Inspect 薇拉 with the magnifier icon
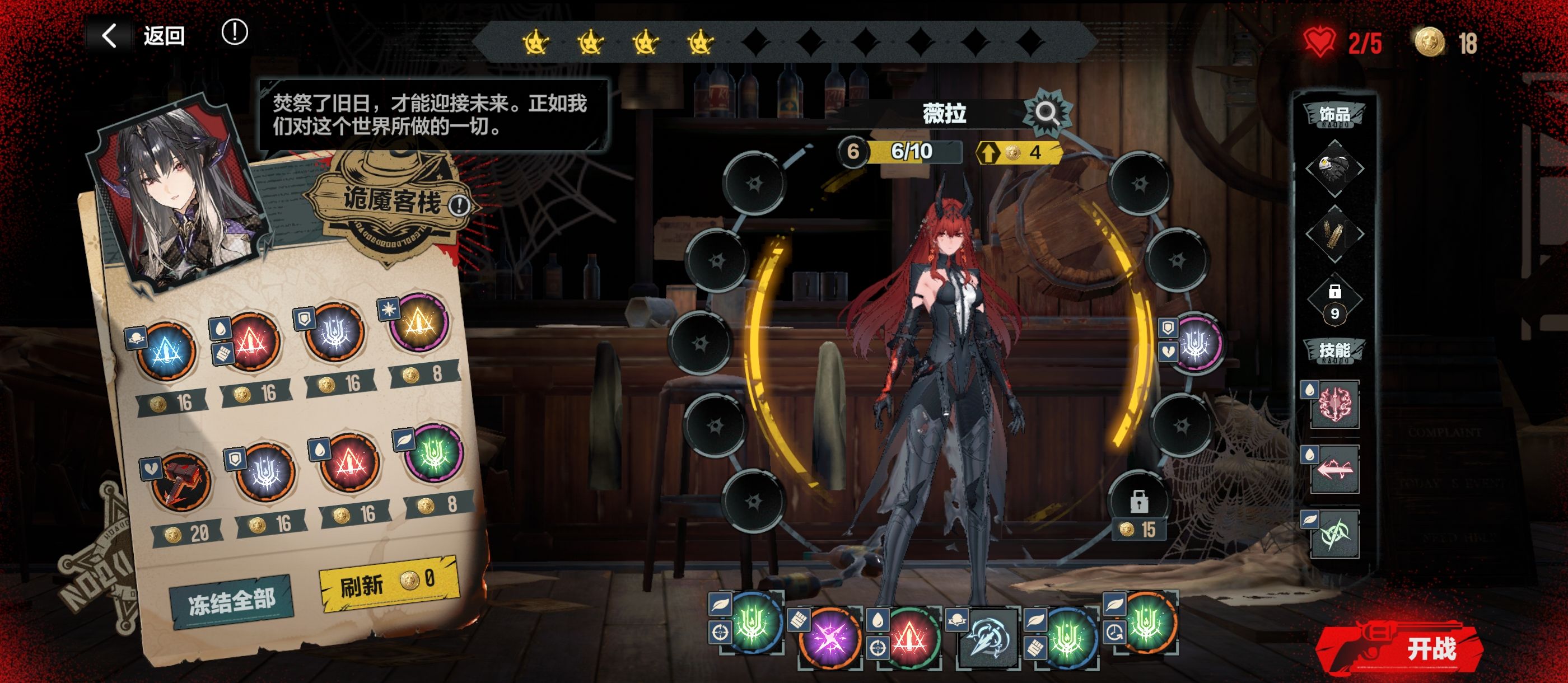 pyautogui.click(x=1047, y=113)
